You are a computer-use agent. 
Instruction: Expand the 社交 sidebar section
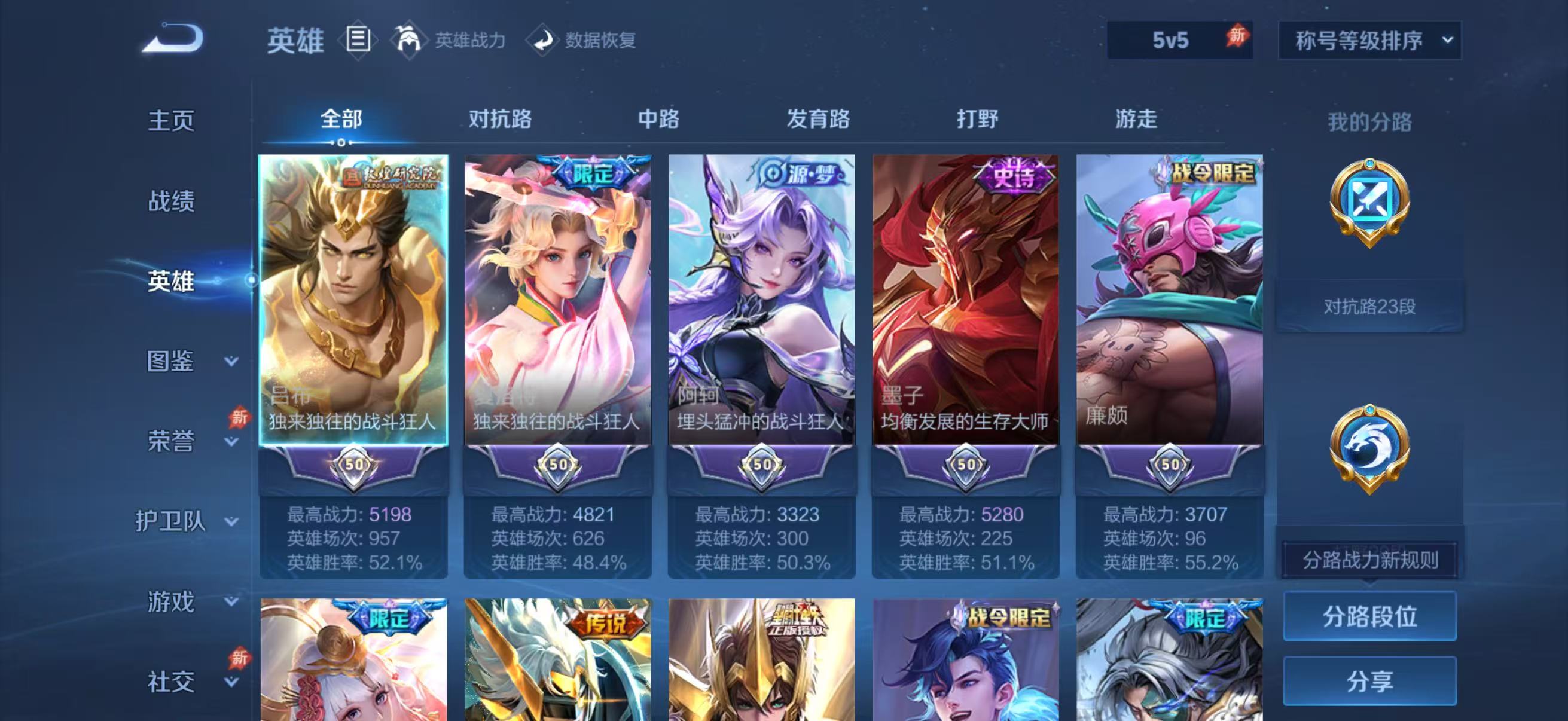pos(172,682)
